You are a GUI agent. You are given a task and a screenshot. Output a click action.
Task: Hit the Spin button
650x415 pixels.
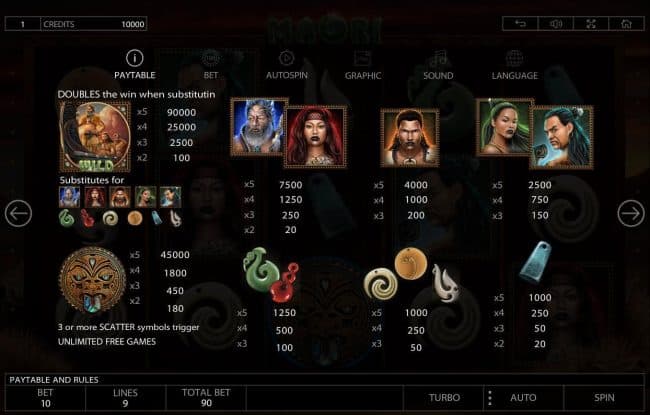tap(604, 397)
